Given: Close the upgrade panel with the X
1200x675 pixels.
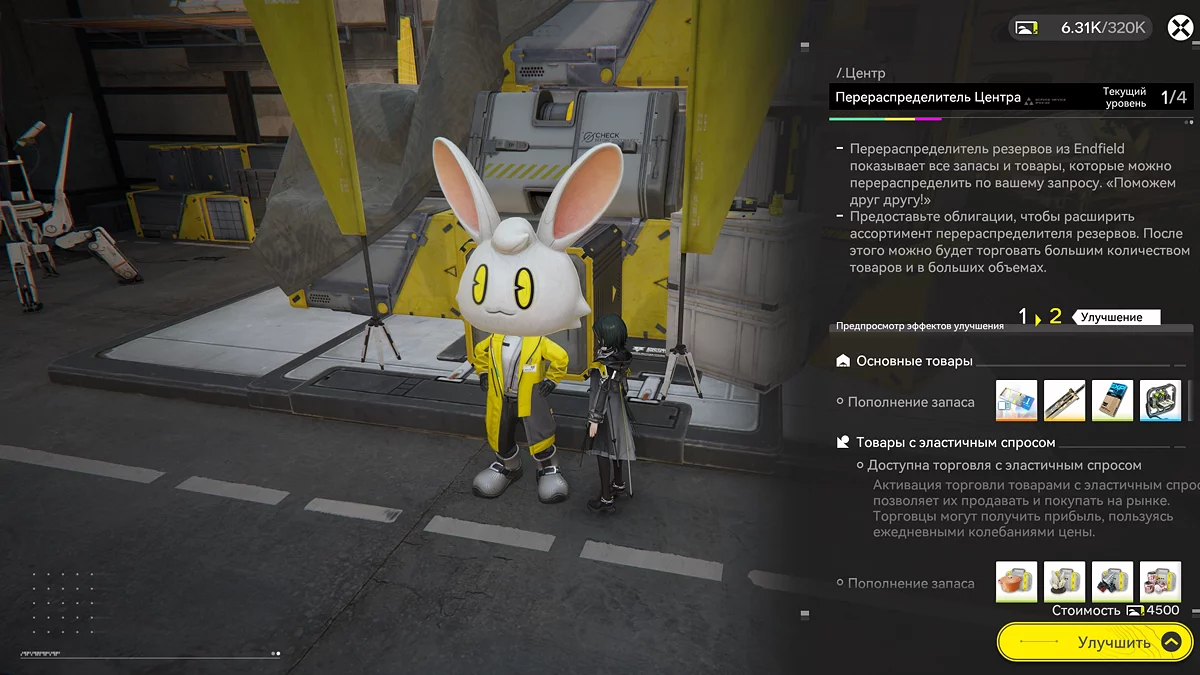Looking at the screenshot, I should pos(1180,27).
